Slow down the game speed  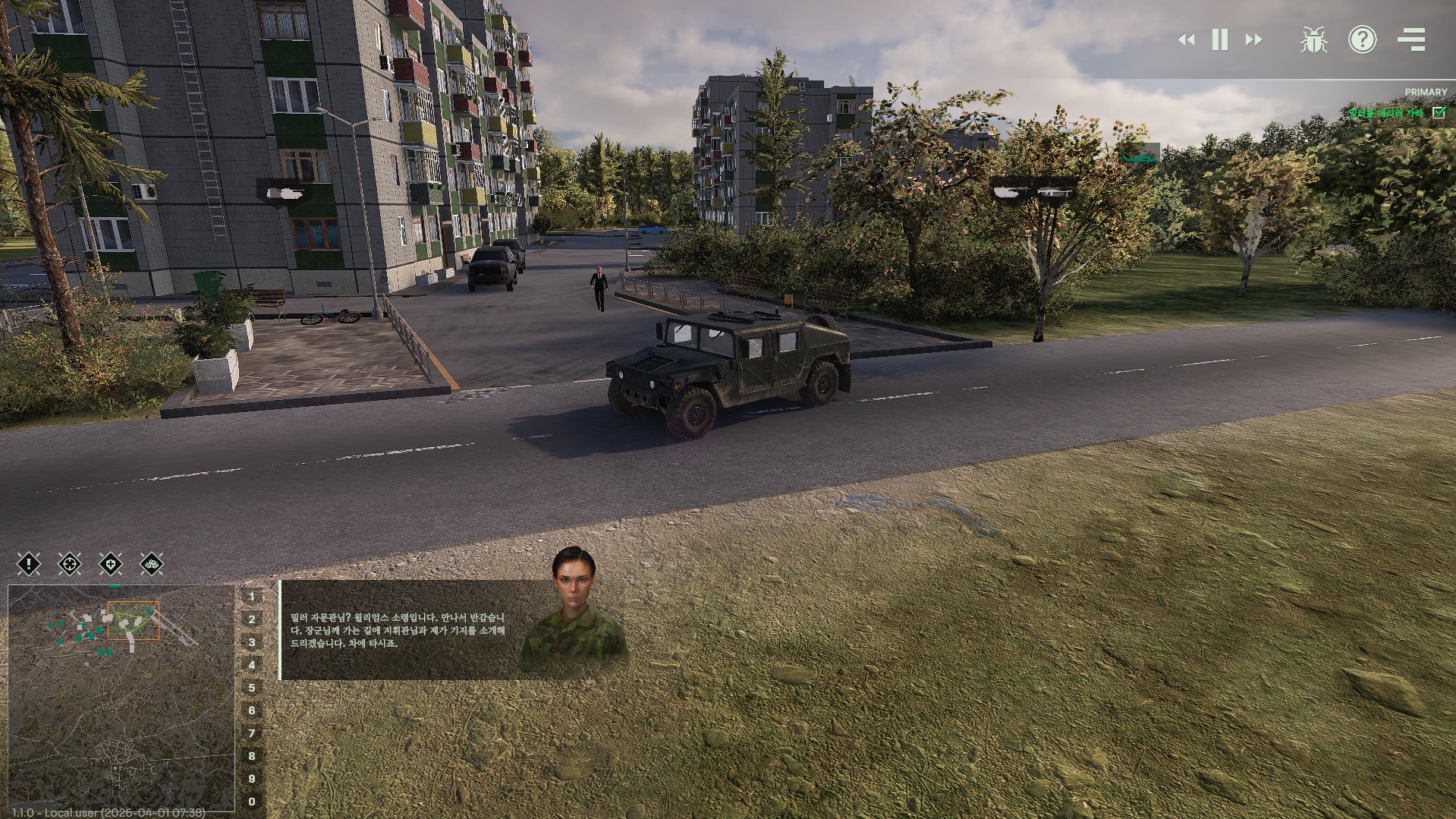click(1187, 40)
